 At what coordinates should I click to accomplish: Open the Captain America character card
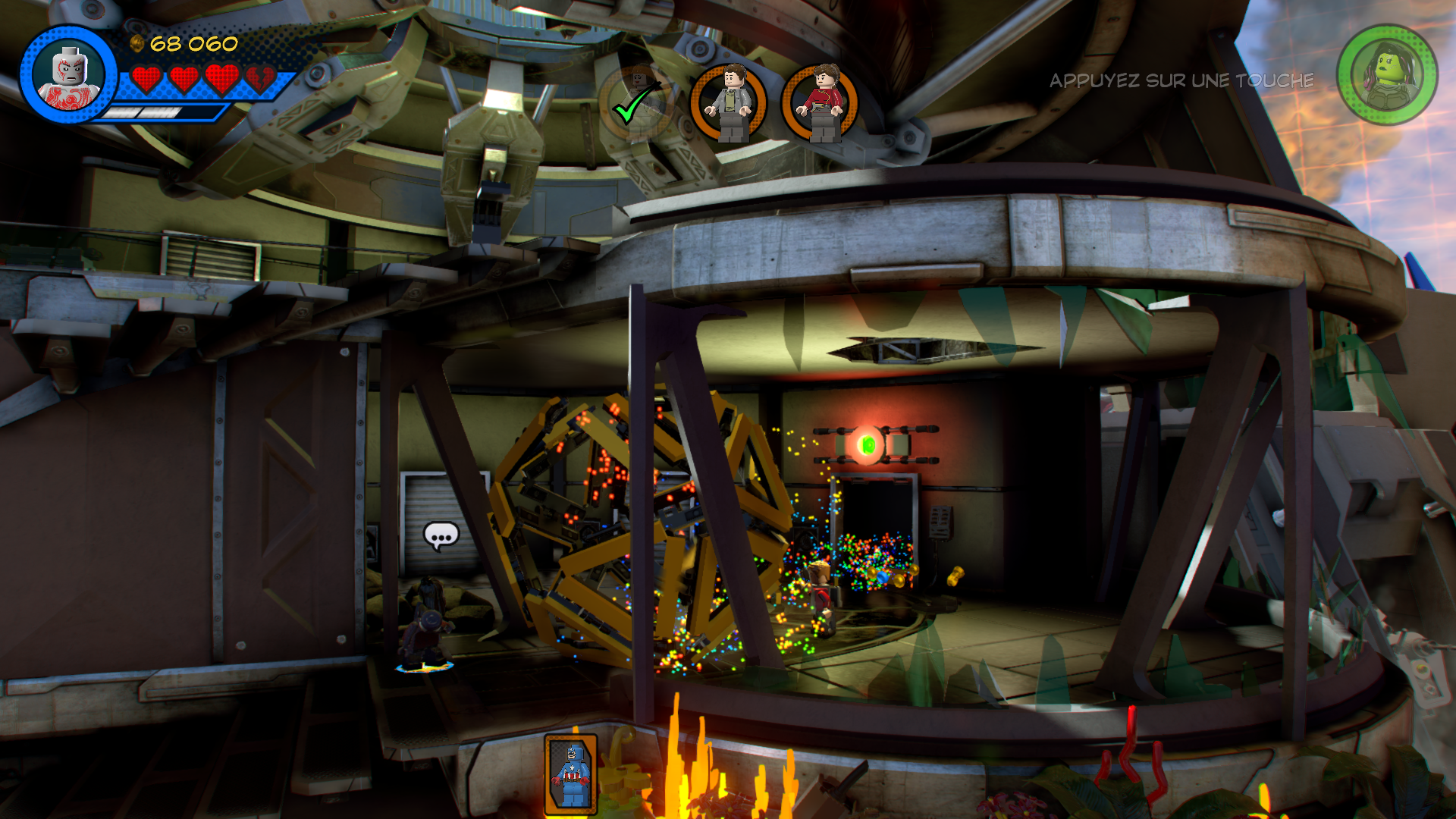tap(571, 773)
